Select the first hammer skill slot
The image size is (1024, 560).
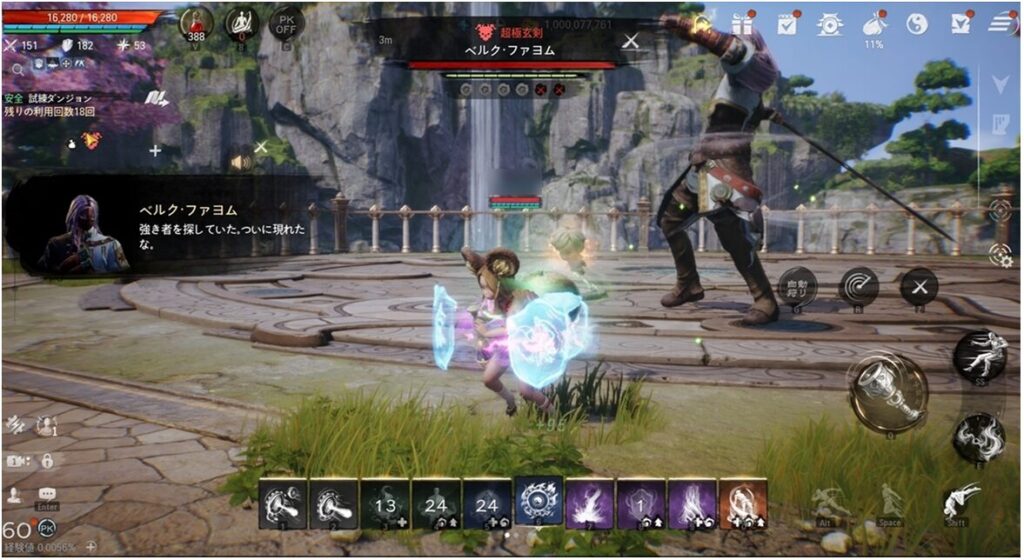(x=283, y=502)
